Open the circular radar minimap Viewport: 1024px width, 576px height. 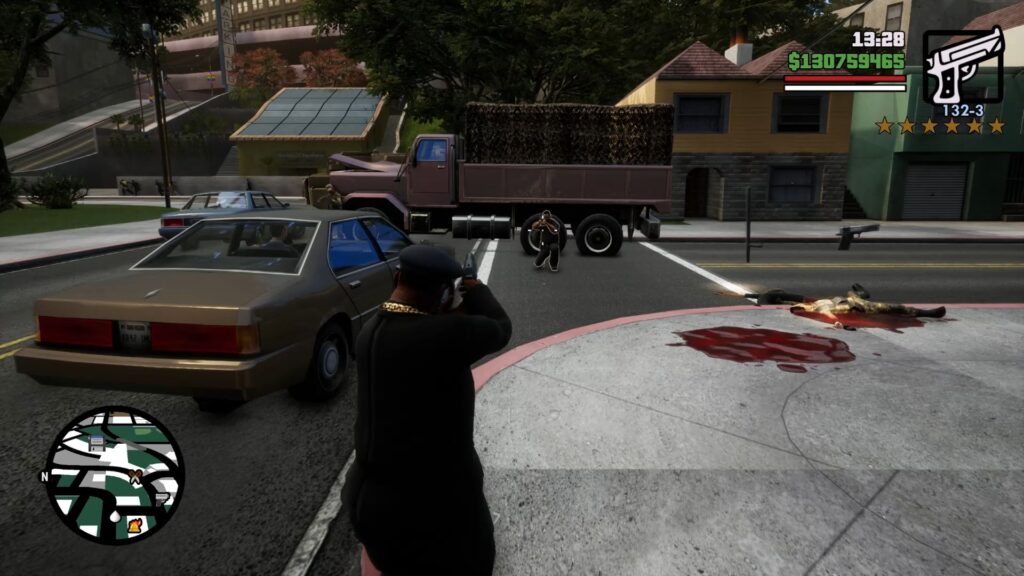click(x=114, y=474)
